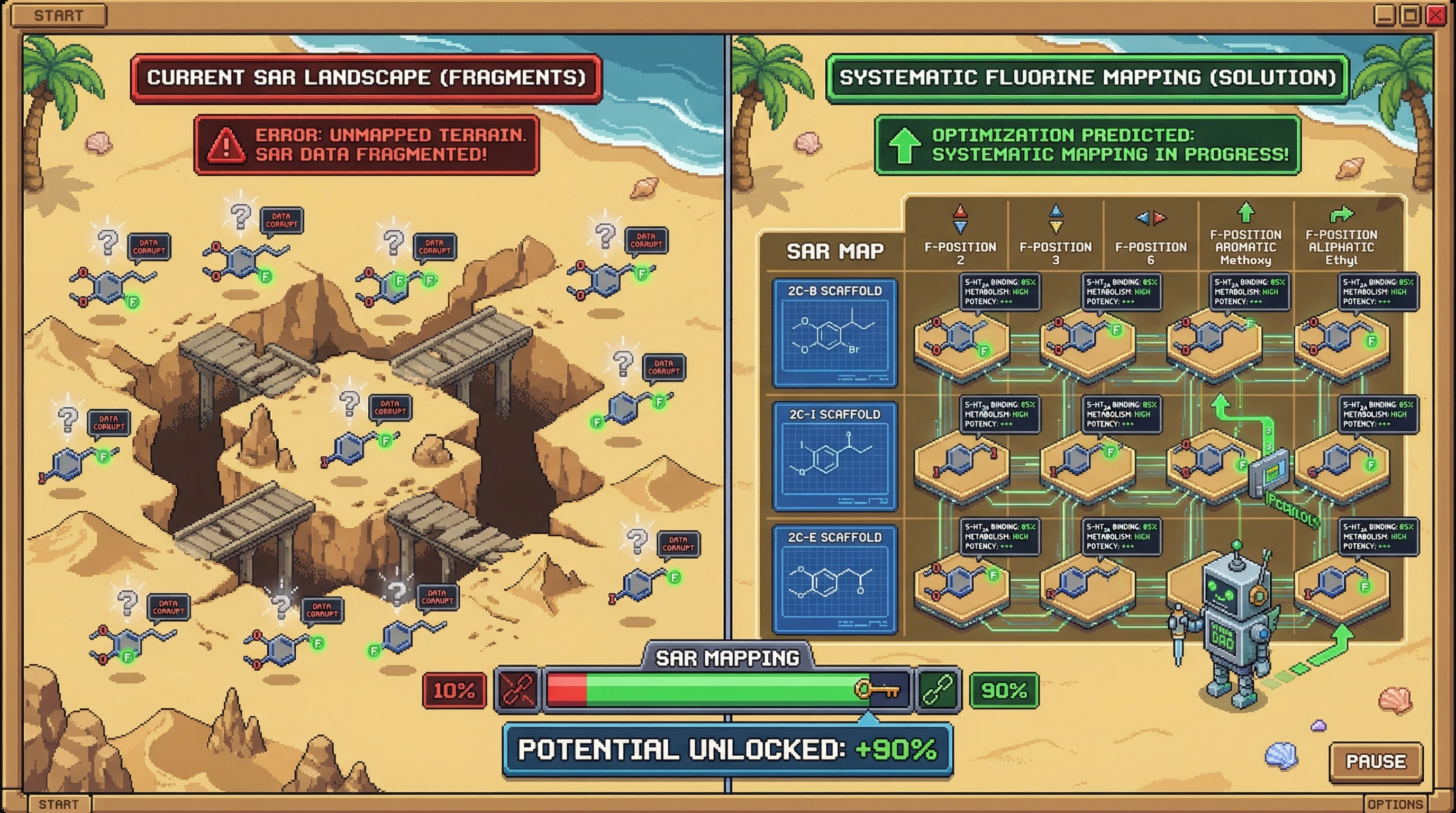
Task: Choose the 2C-I Scaffold blueprint card
Action: click(834, 456)
